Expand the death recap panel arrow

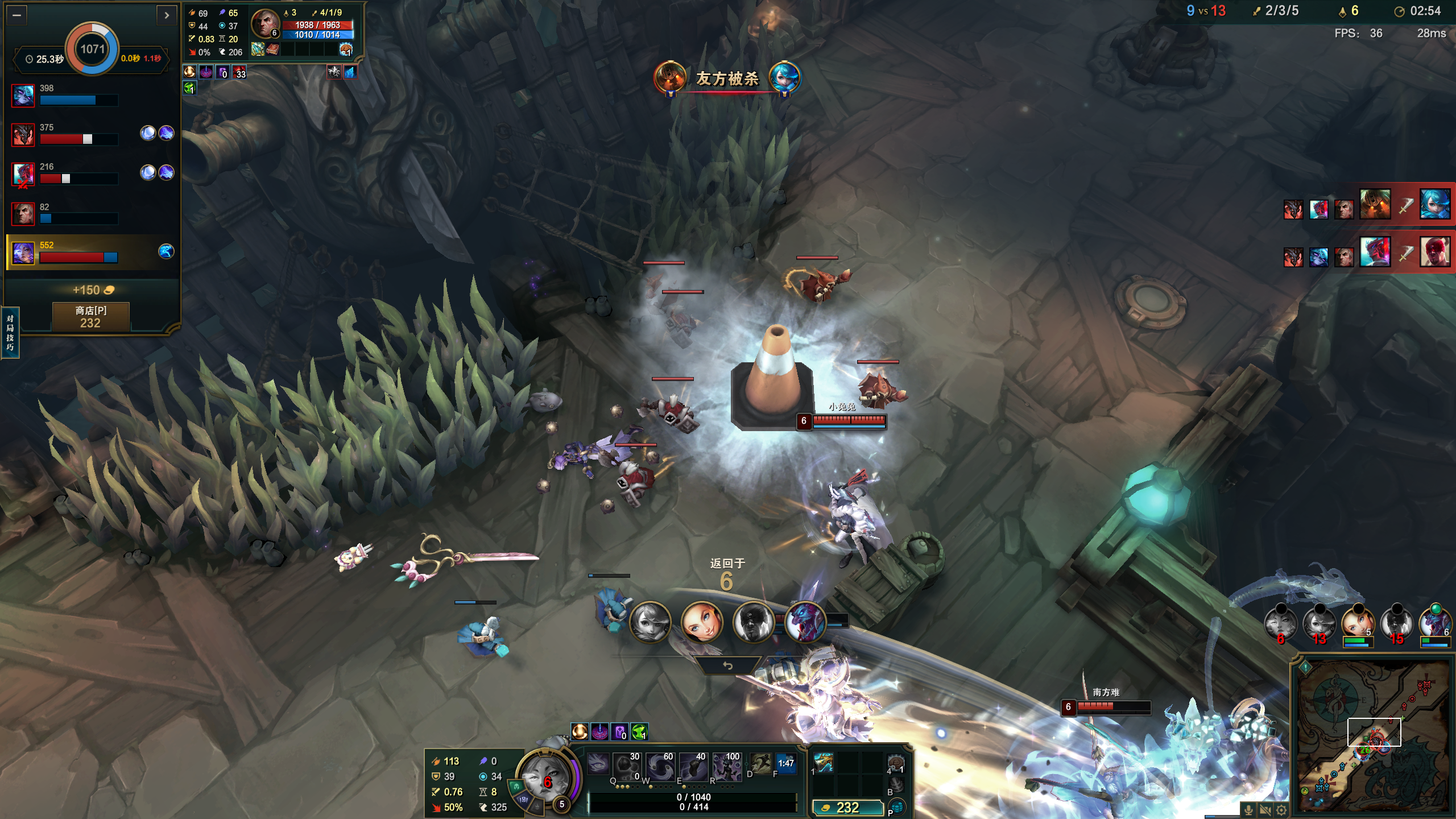[x=166, y=15]
